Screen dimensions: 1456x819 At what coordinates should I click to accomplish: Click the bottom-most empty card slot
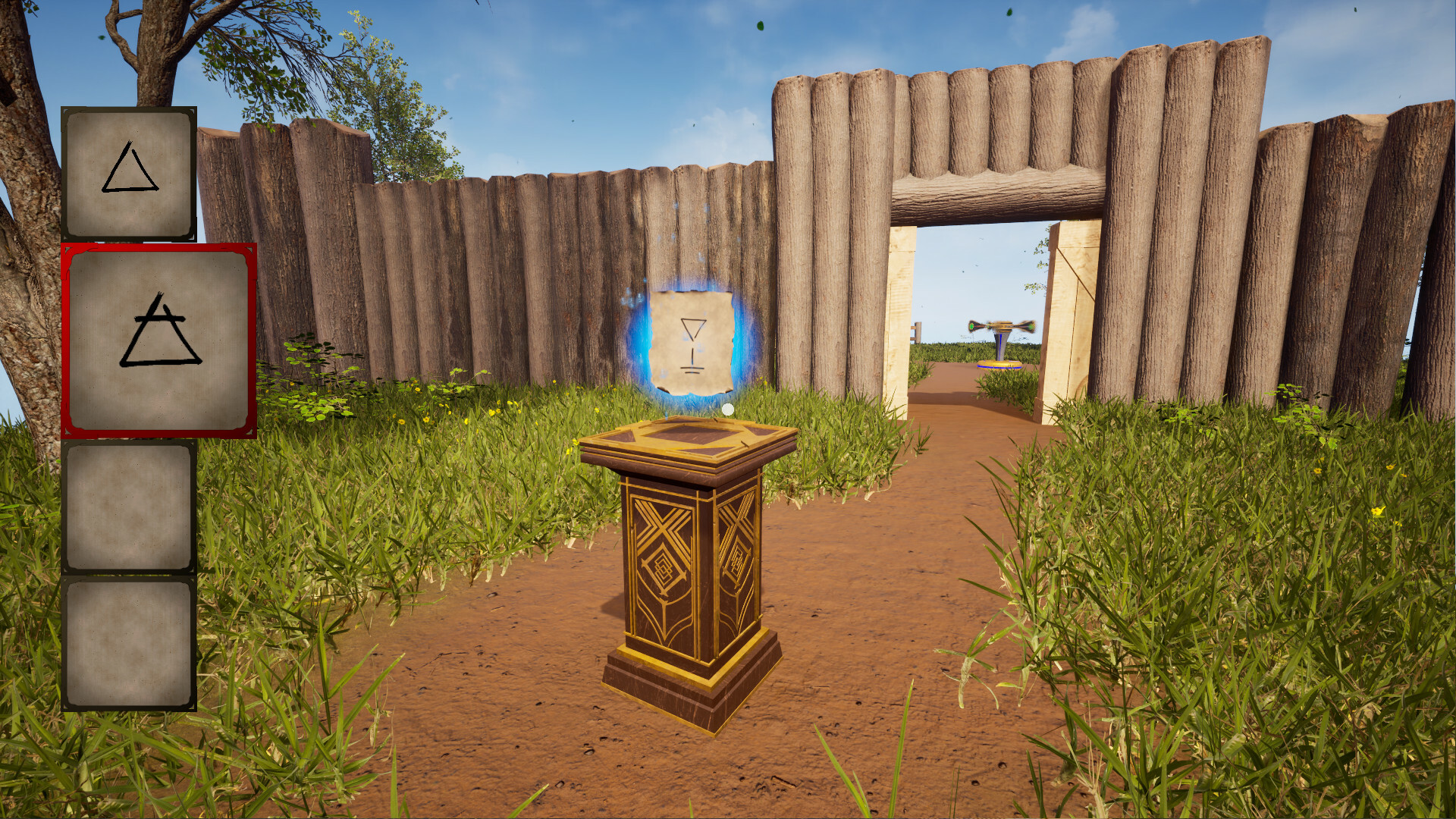[130, 648]
